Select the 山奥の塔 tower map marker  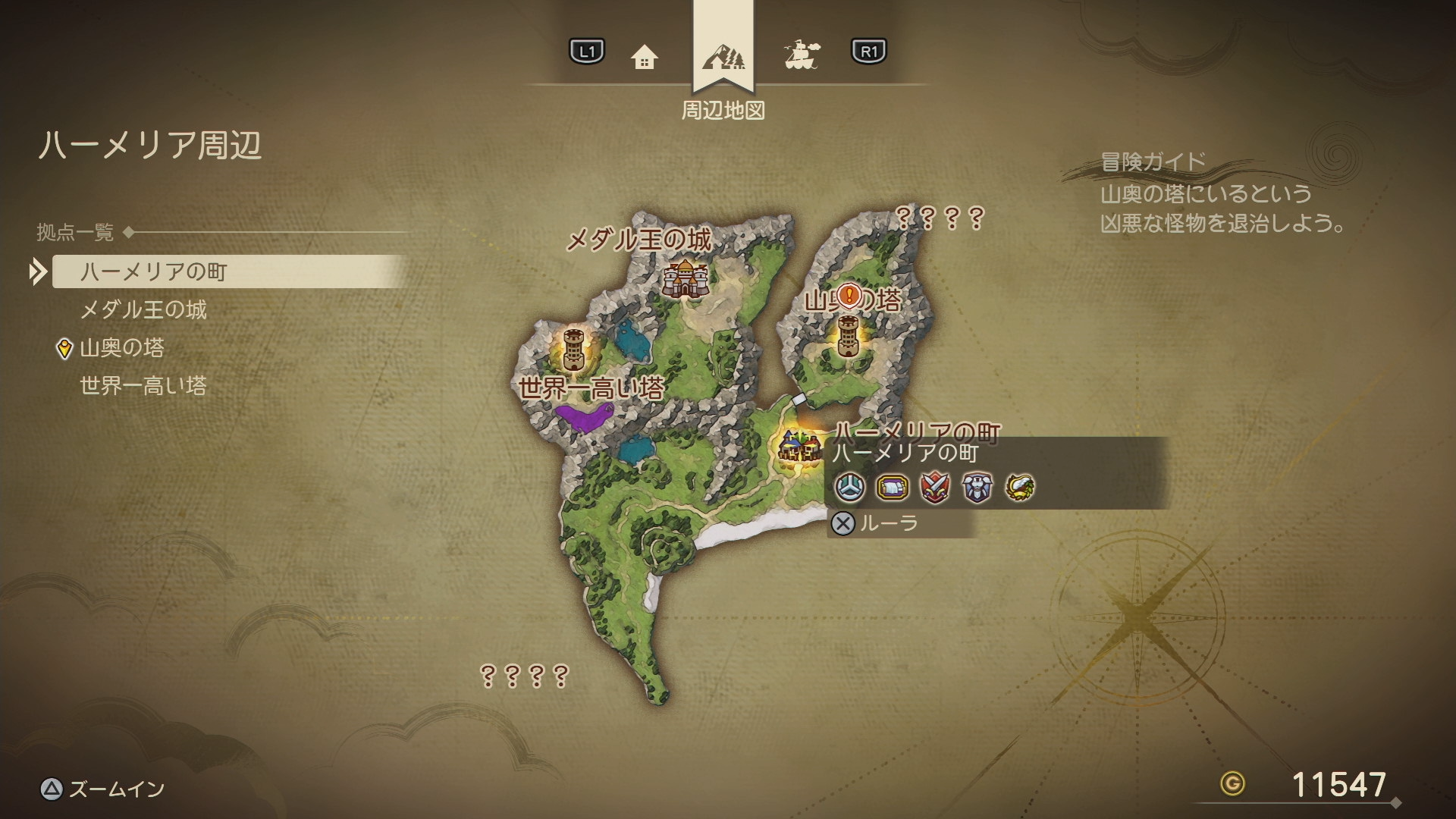[x=848, y=336]
